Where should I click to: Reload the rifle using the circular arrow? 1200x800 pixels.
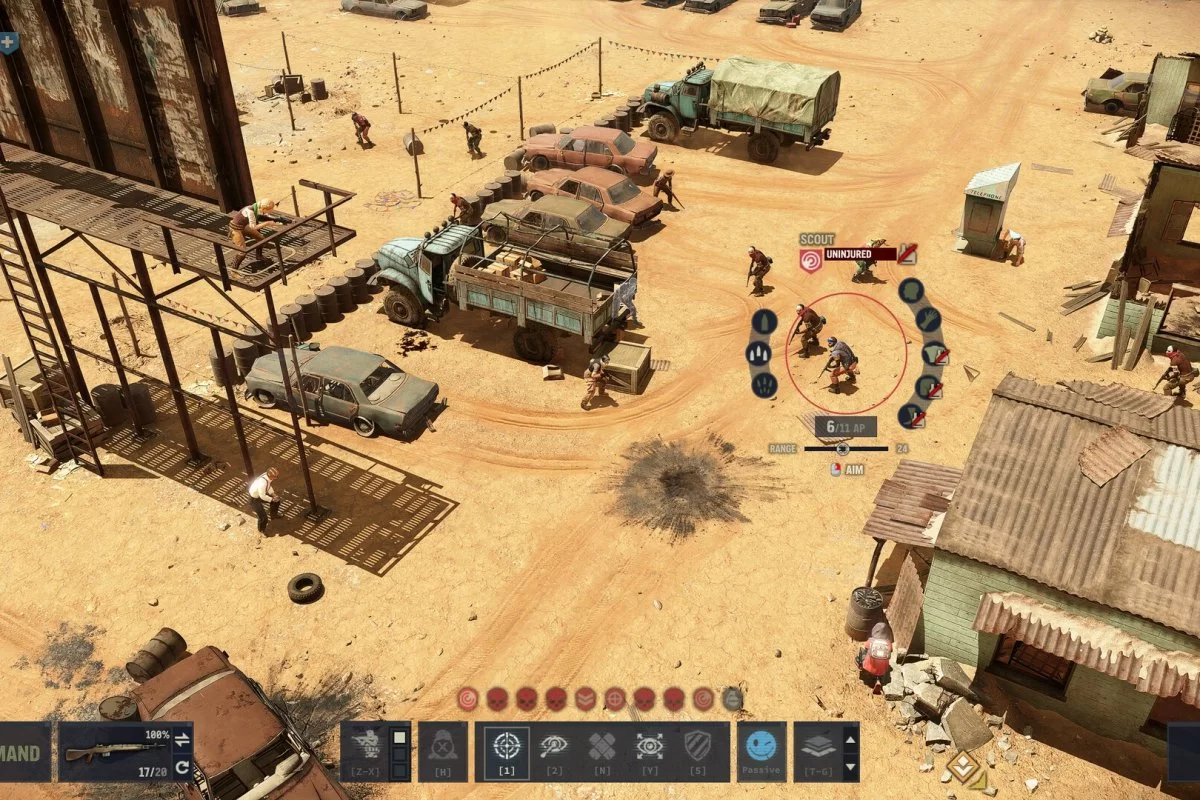[182, 767]
